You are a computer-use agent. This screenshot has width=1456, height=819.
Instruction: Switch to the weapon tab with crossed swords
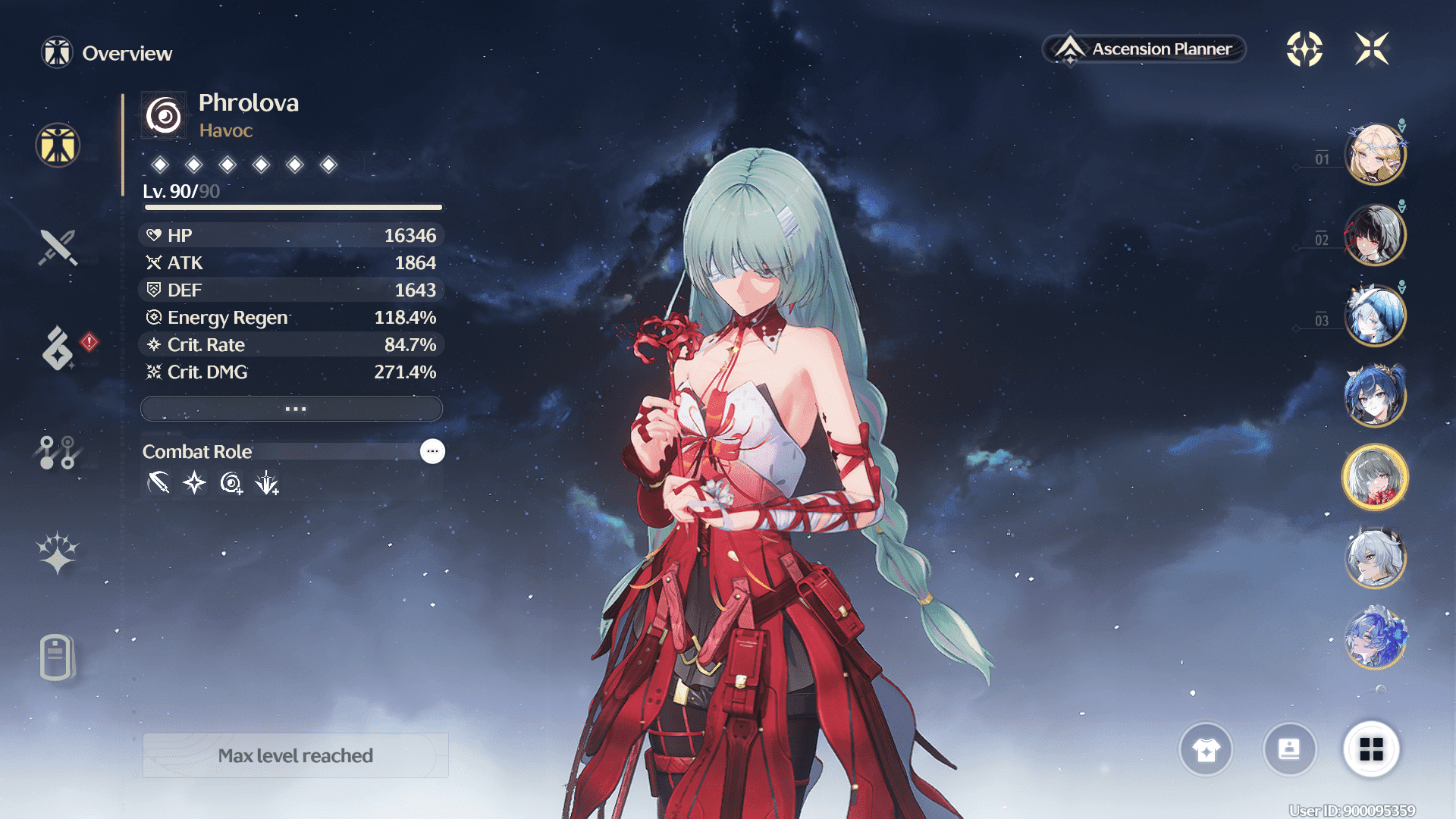(x=58, y=247)
